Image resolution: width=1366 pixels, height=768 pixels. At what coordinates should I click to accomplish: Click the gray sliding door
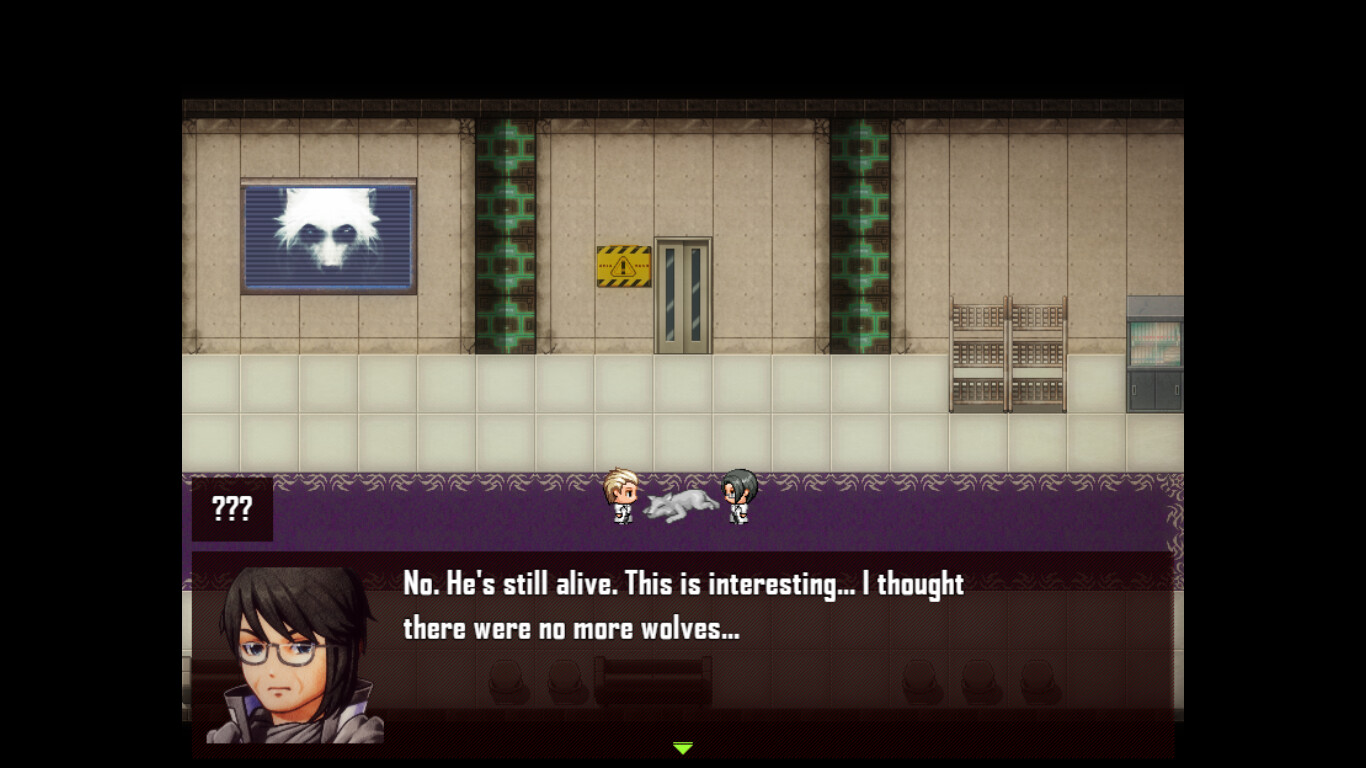[x=683, y=297]
